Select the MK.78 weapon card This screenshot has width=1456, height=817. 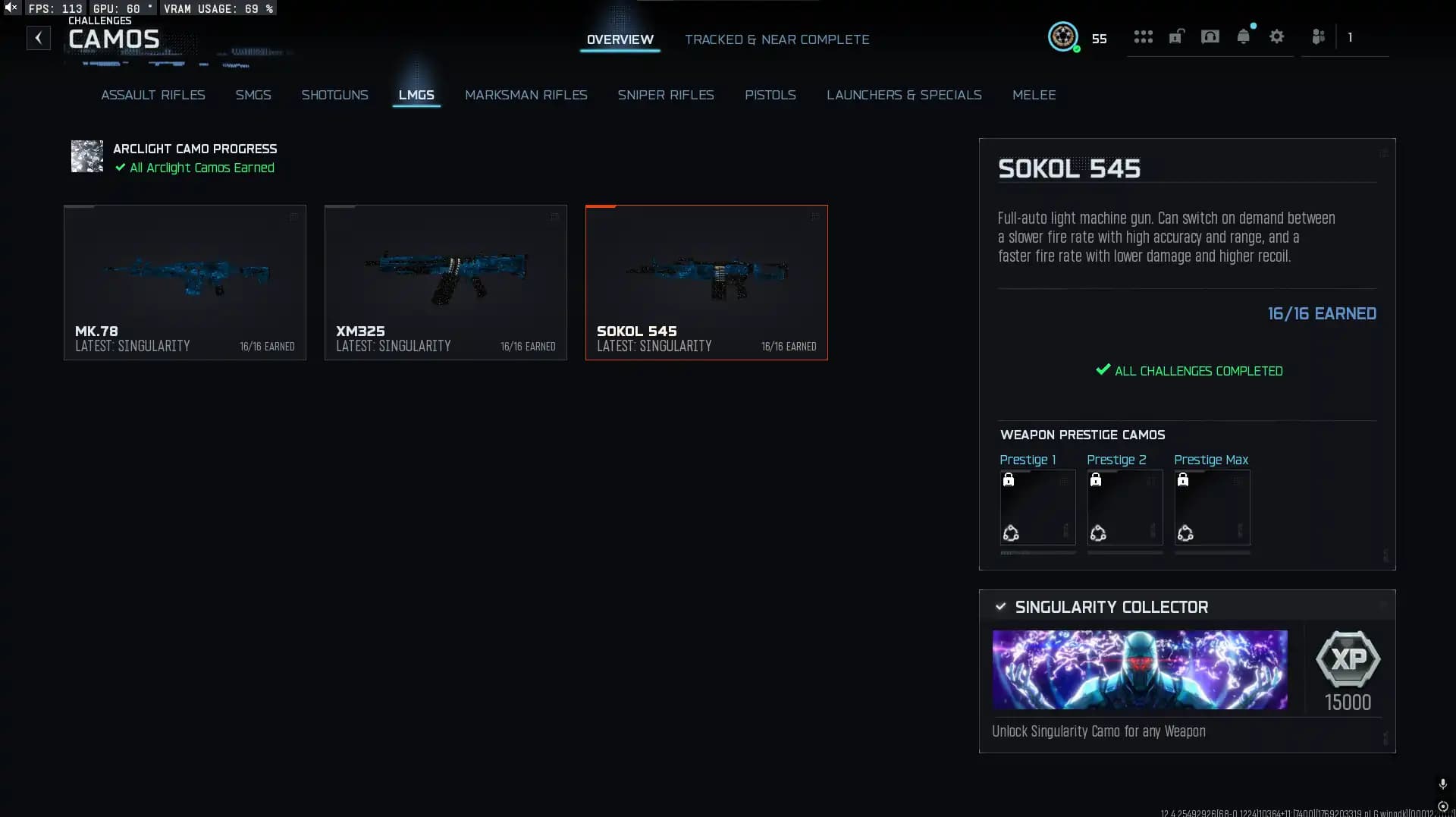click(x=184, y=281)
